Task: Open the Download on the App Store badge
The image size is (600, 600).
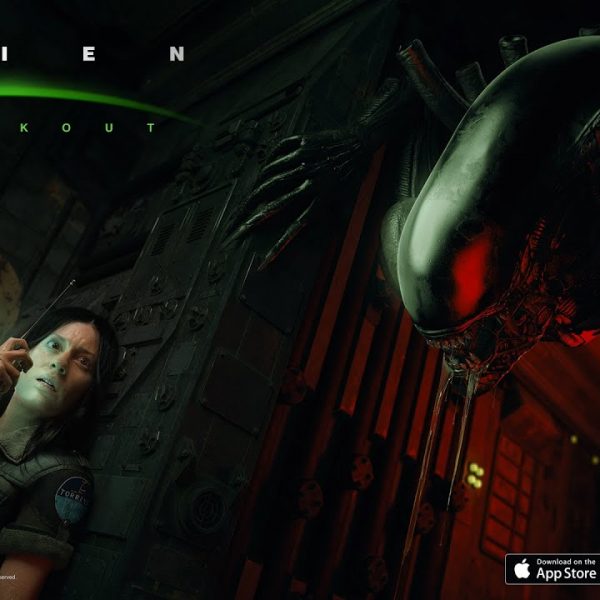Action: tap(552, 570)
